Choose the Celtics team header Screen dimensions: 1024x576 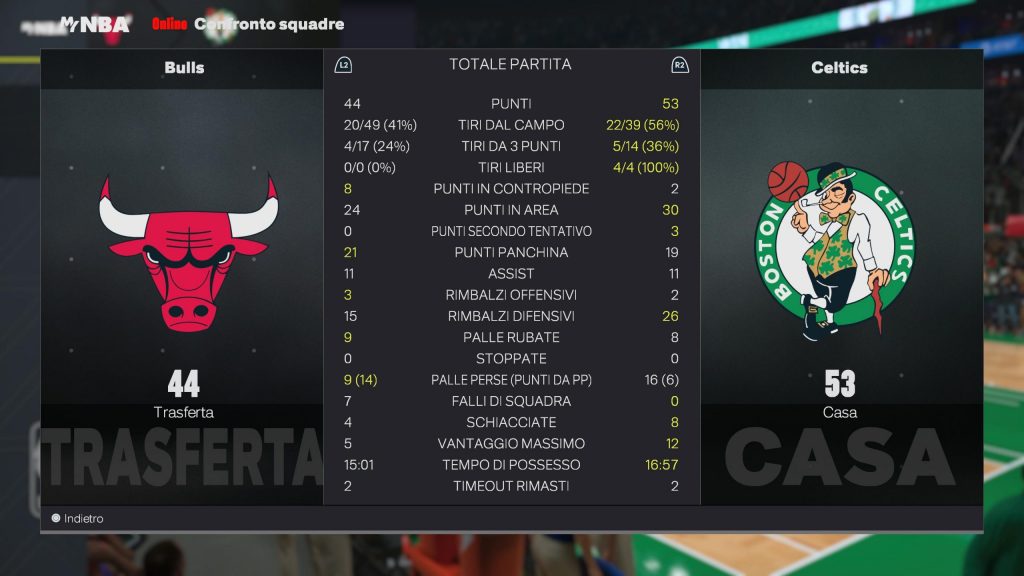point(839,68)
